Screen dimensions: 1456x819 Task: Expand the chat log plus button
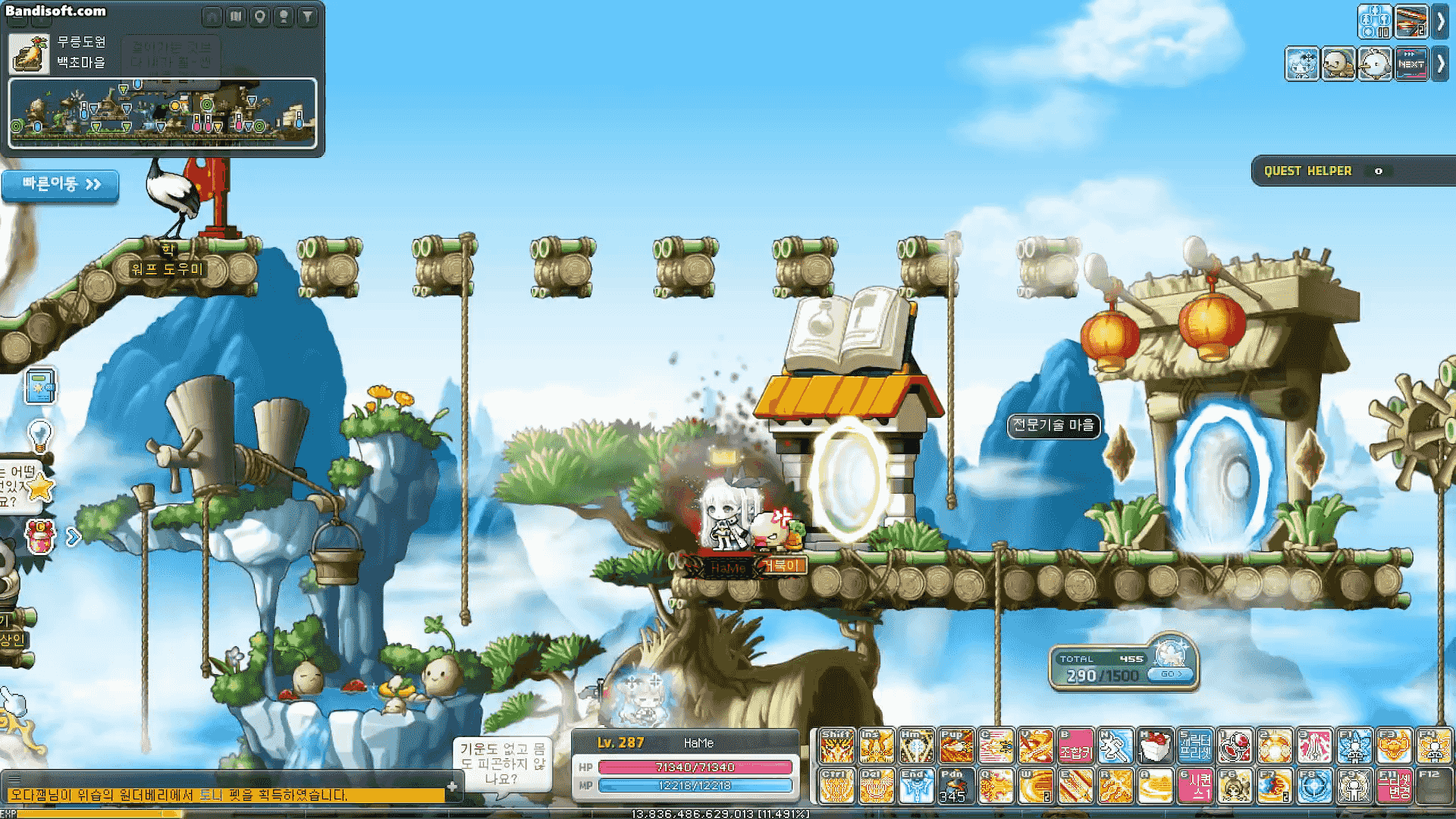click(x=452, y=786)
